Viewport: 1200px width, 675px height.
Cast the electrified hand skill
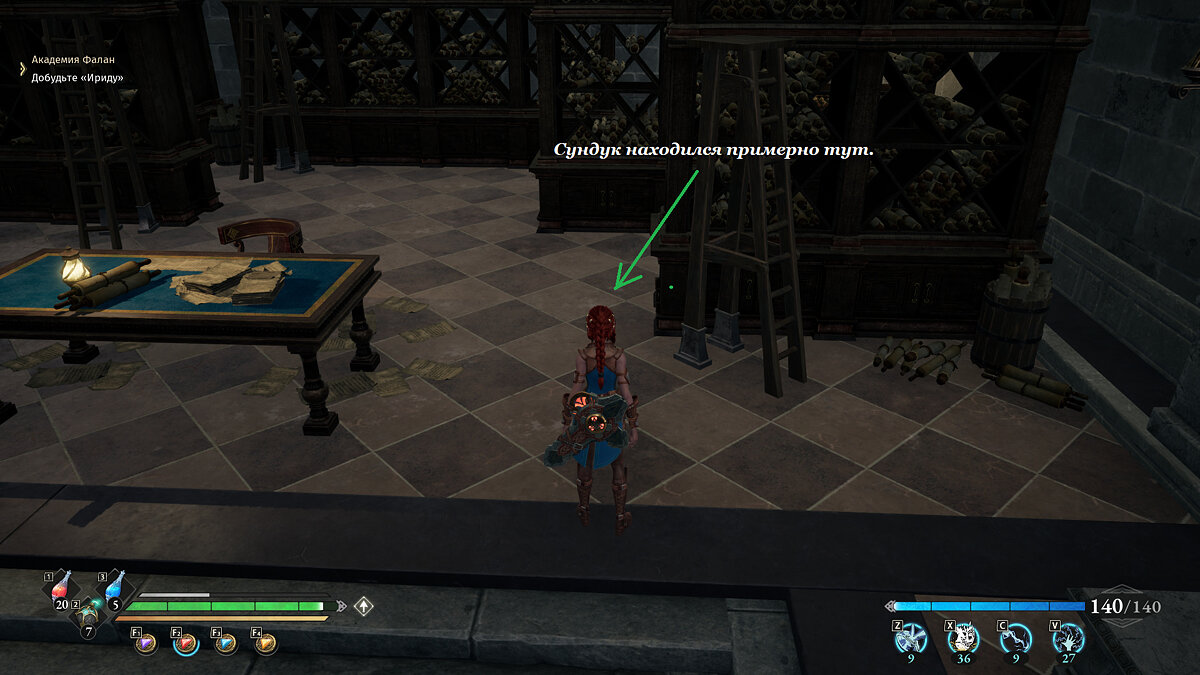pos(1068,637)
